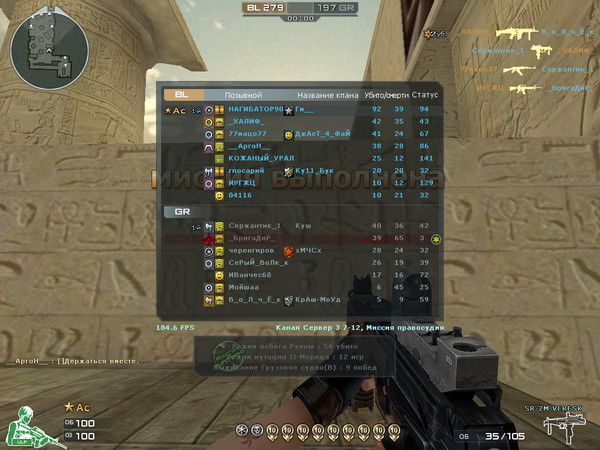
Task: Select player Сержантик_1 on the GR team
Action: (x=254, y=226)
